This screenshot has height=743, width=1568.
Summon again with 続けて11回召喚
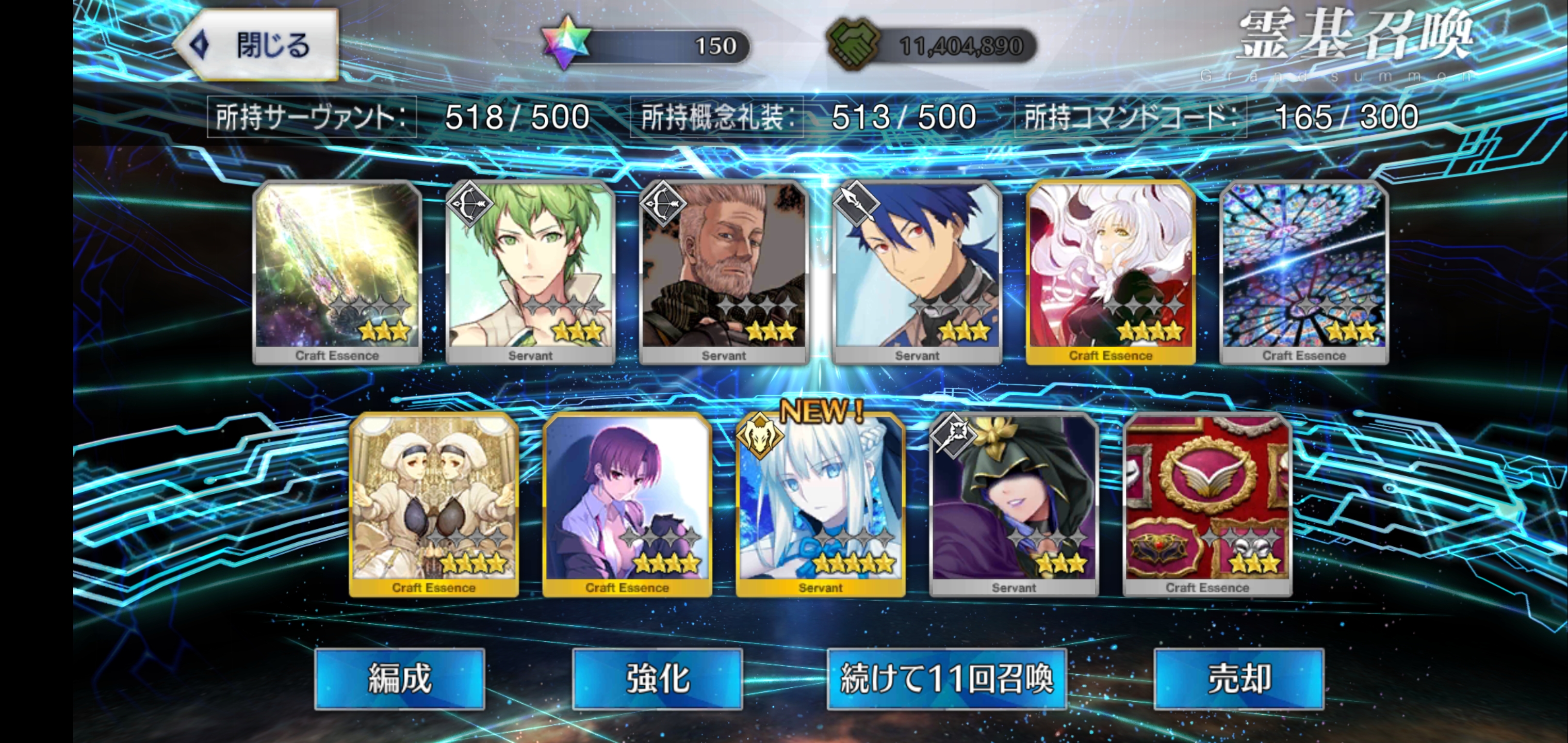[946, 679]
